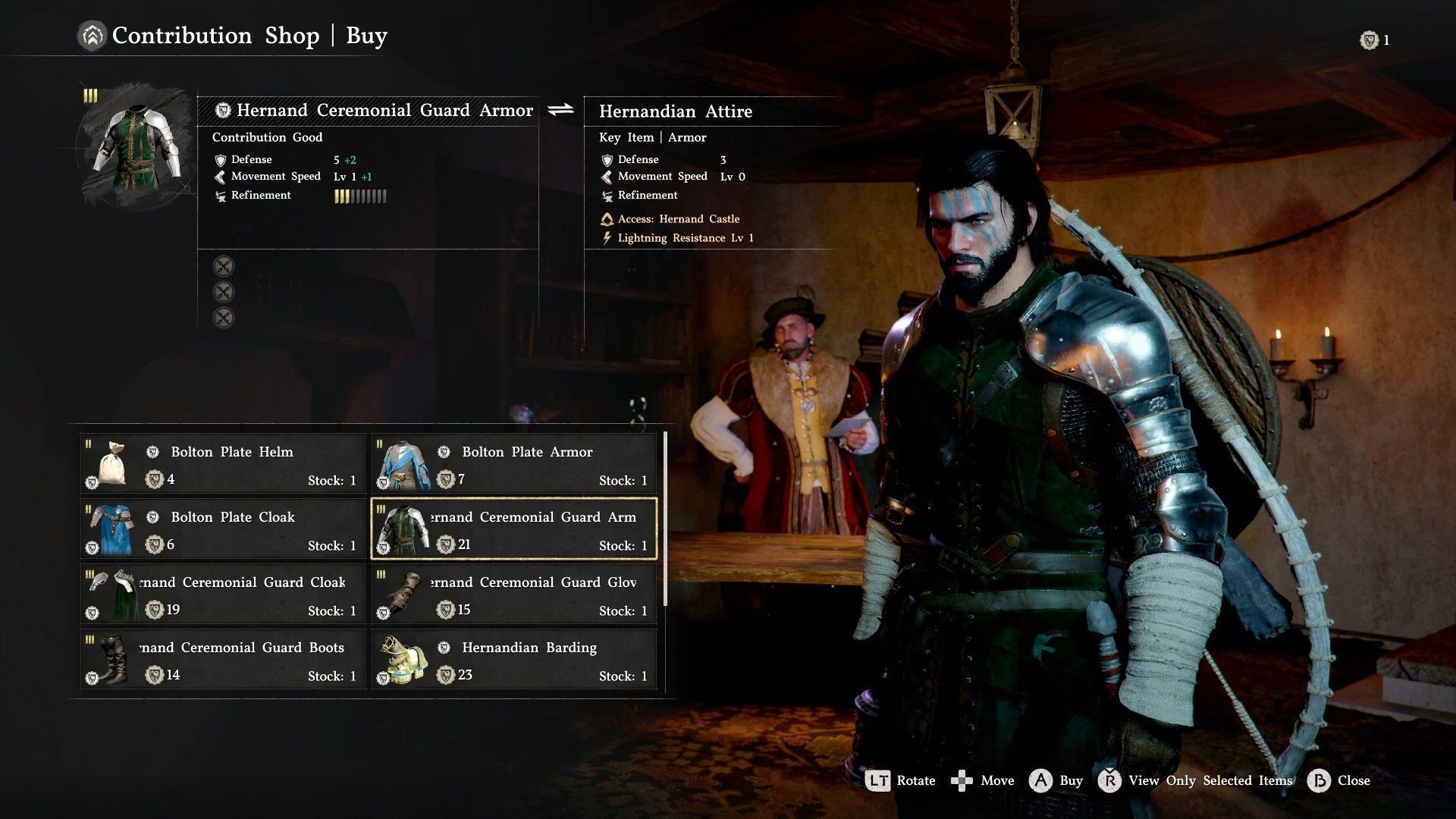
Task: Choose the Bolton Plate Armor item
Action: coord(513,464)
